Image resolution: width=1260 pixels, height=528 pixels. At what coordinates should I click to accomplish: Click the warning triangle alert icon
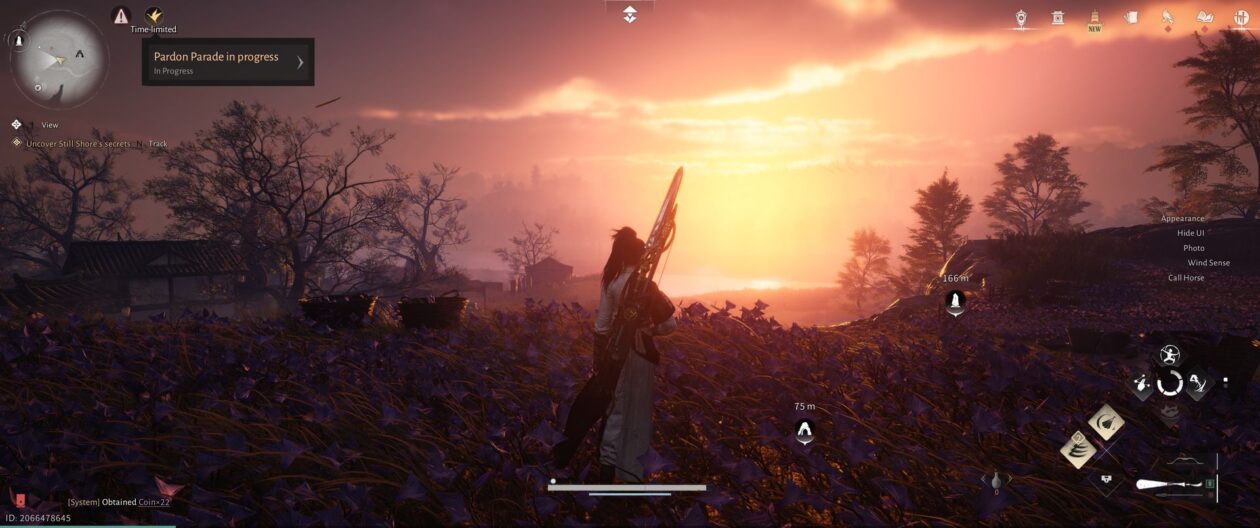pos(121,15)
